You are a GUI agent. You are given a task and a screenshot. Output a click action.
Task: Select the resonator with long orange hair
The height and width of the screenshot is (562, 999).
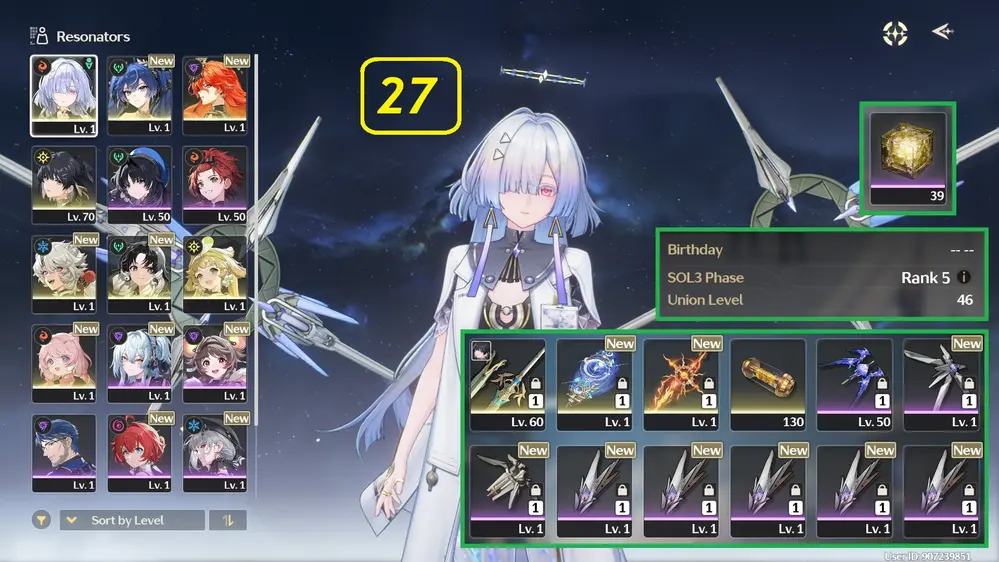point(215,95)
